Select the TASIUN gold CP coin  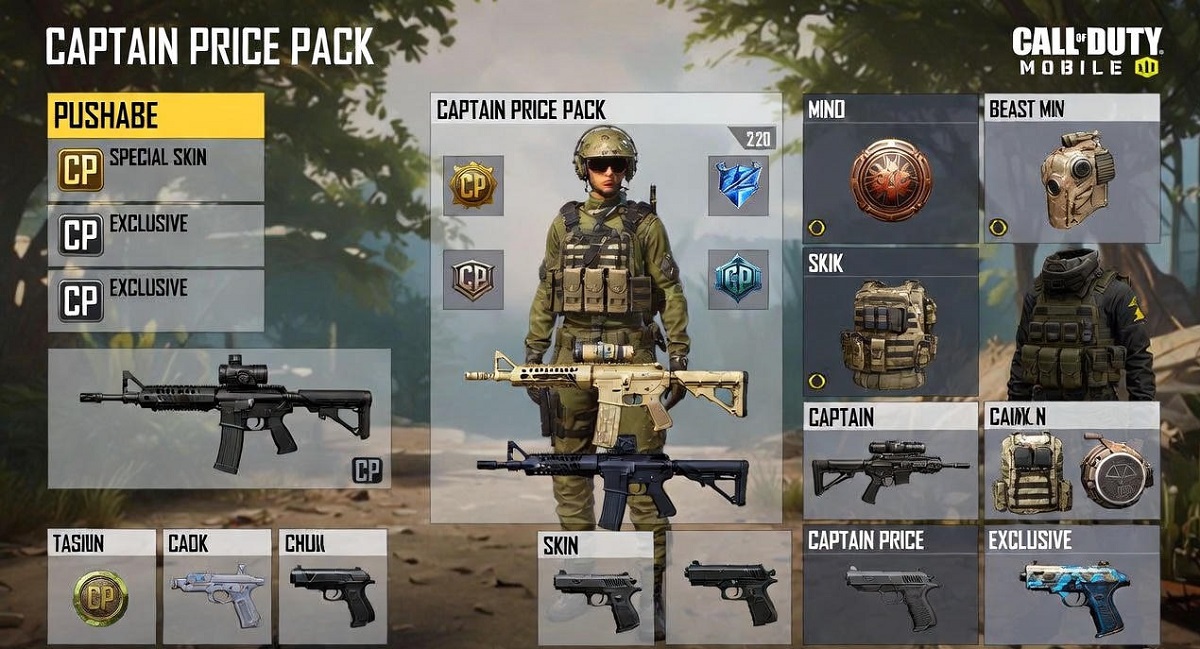101,597
